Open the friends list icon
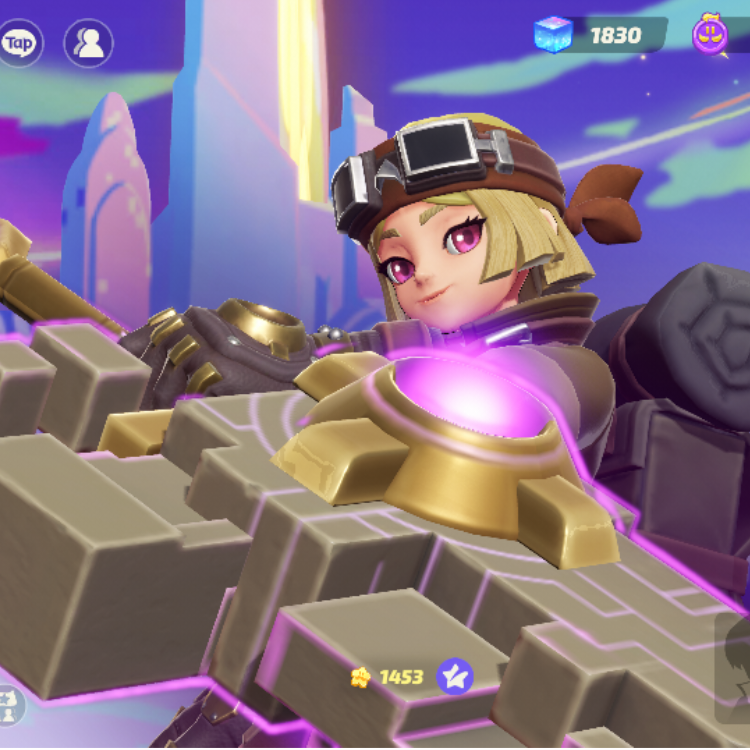750x750 pixels. 88,43
